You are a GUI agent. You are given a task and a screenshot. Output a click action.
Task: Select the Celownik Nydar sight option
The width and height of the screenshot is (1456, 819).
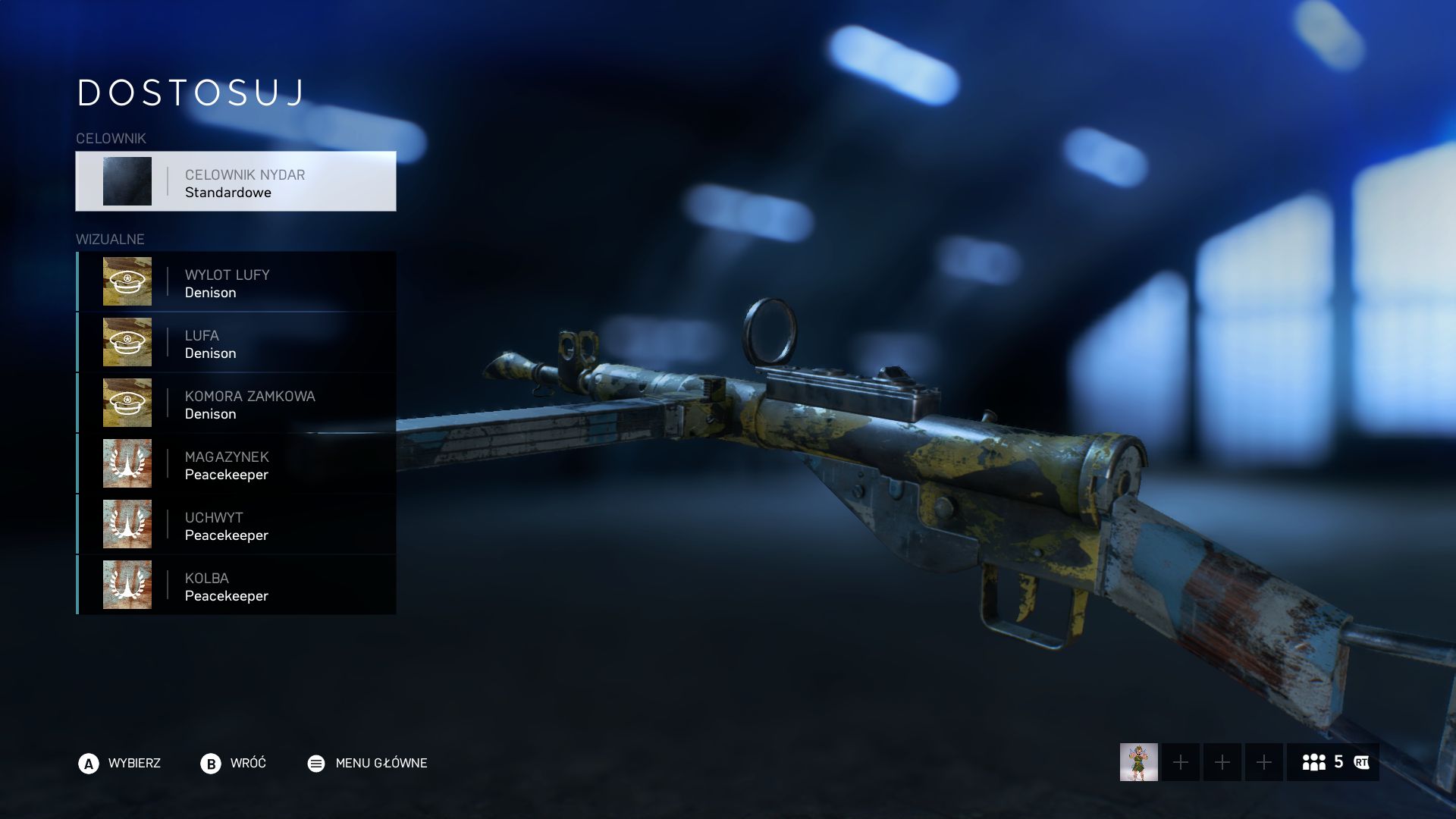click(236, 181)
